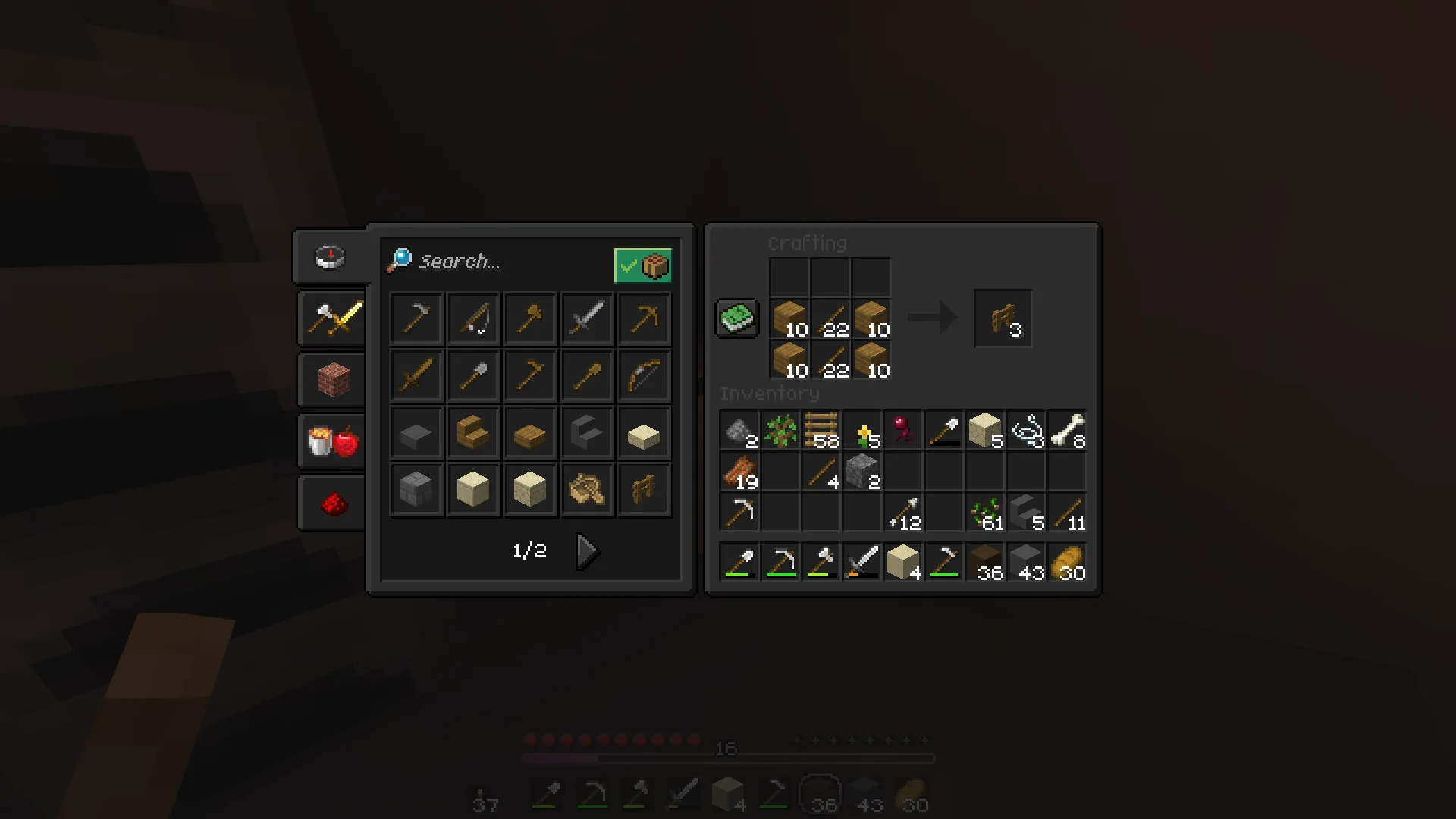The height and width of the screenshot is (819, 1456).
Task: Click the bone stack in inventory
Action: tap(1067, 431)
